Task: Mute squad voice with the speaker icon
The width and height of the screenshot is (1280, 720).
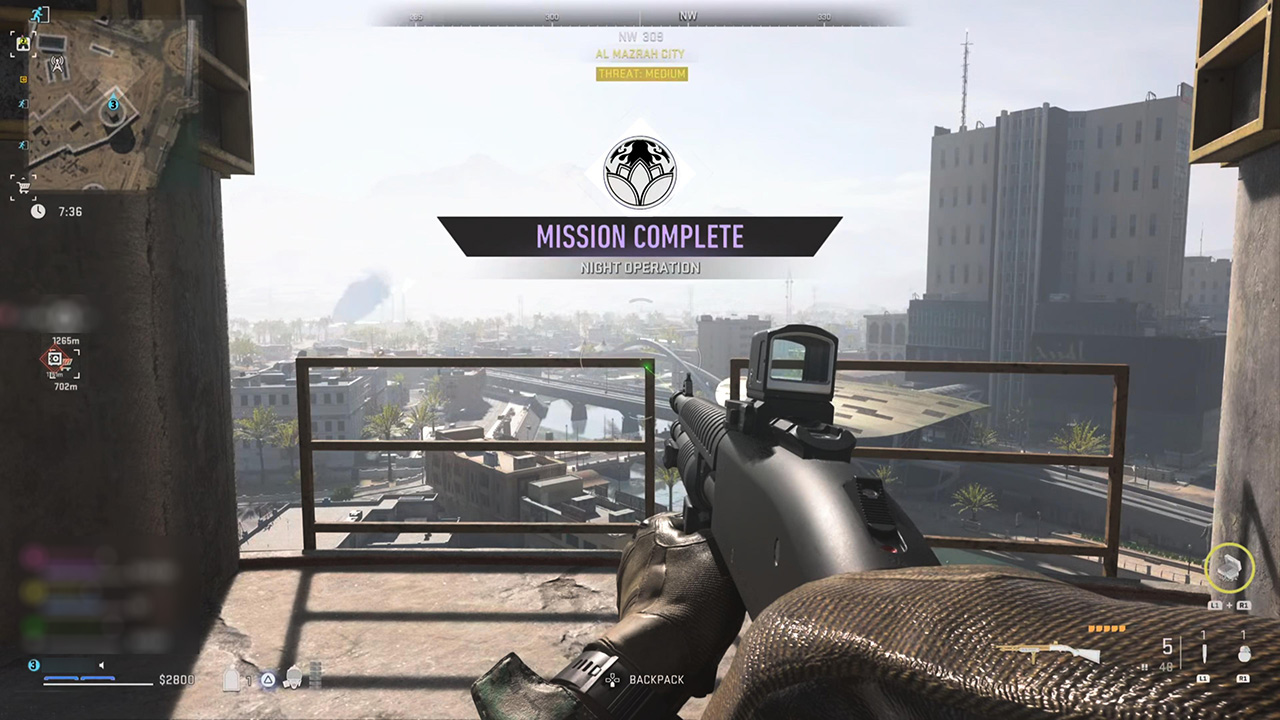Action: click(x=102, y=664)
